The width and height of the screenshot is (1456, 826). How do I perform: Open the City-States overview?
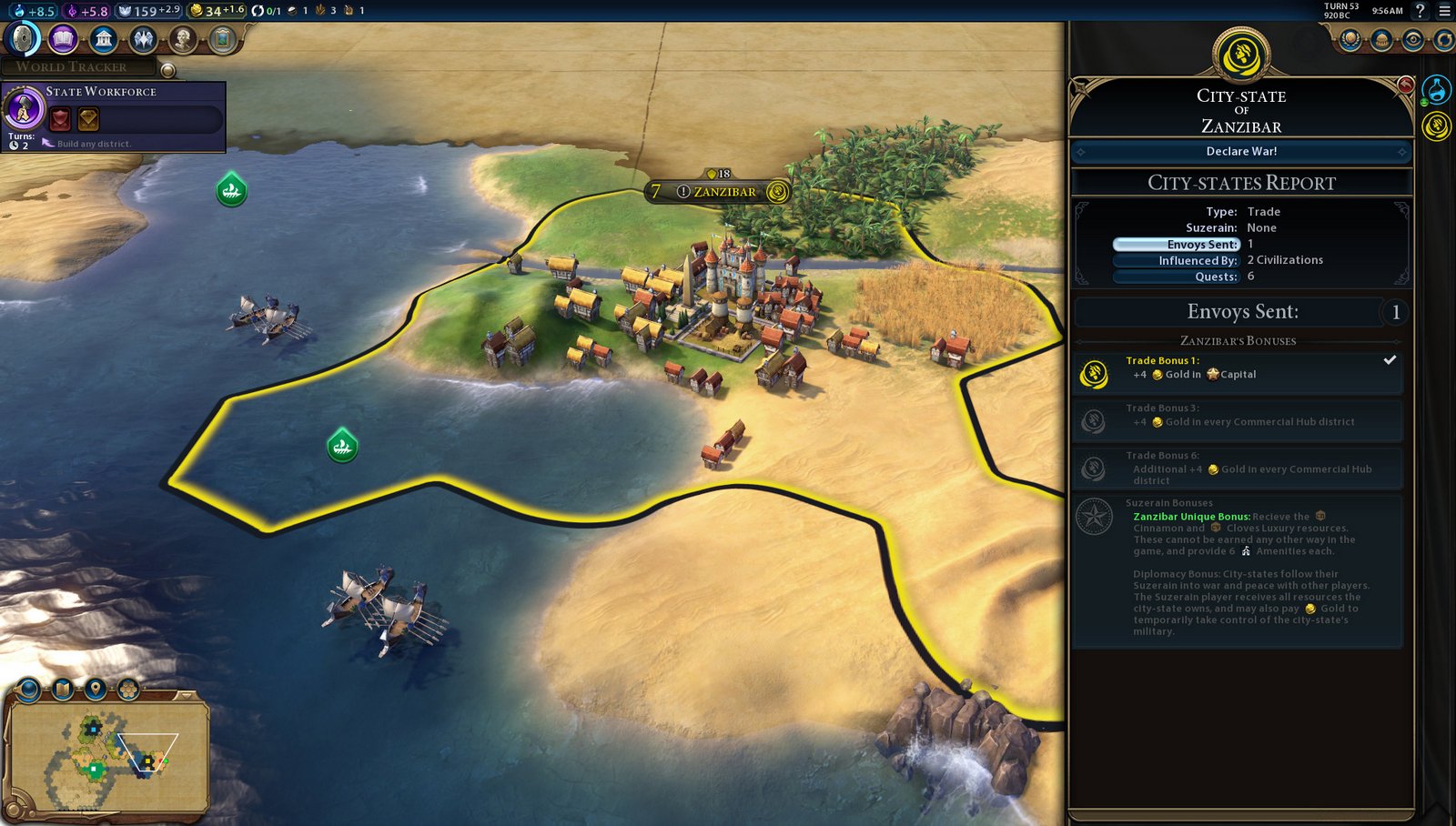[x=1381, y=40]
